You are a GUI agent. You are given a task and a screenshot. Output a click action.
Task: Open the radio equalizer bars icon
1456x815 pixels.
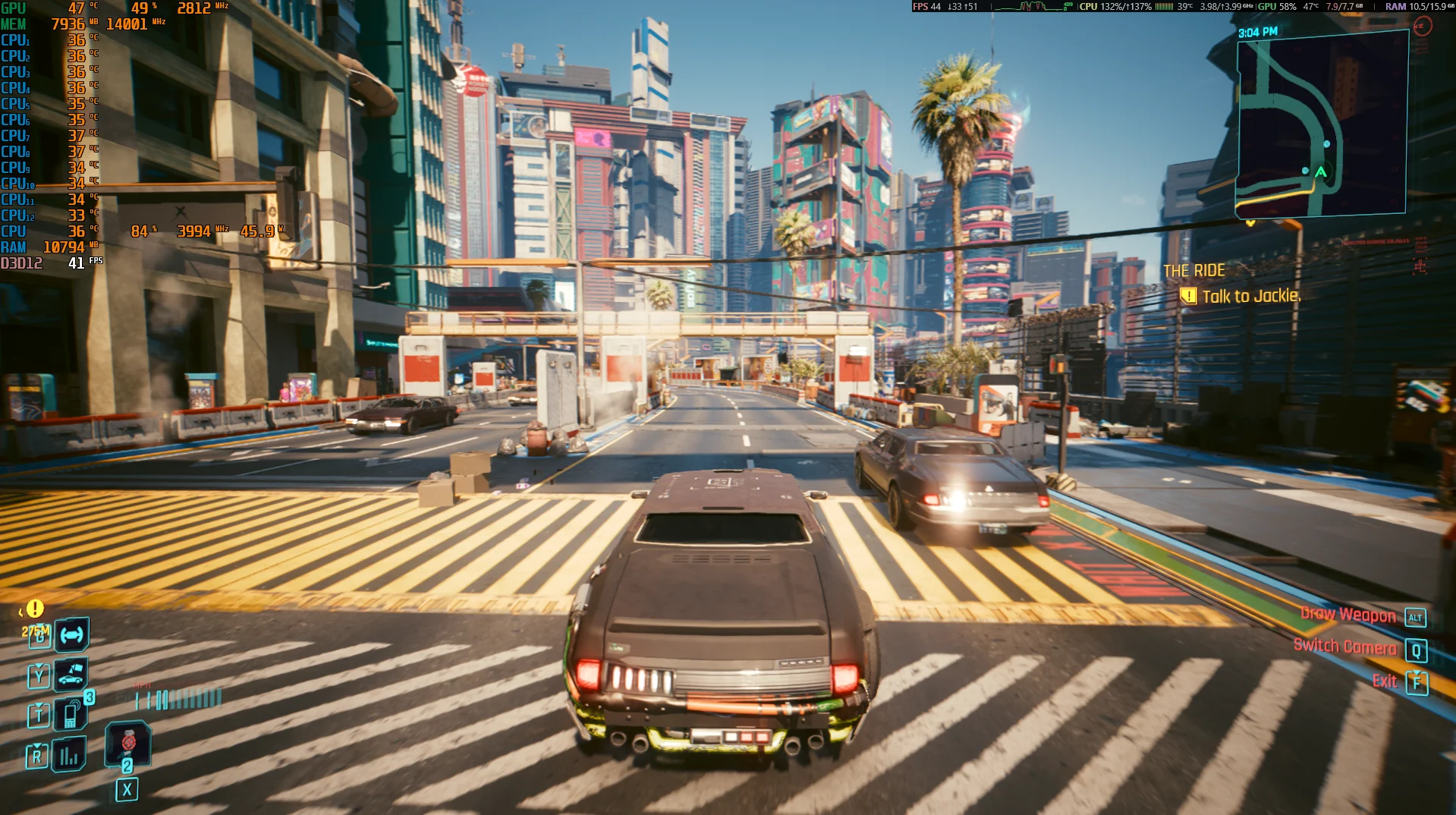click(x=69, y=754)
